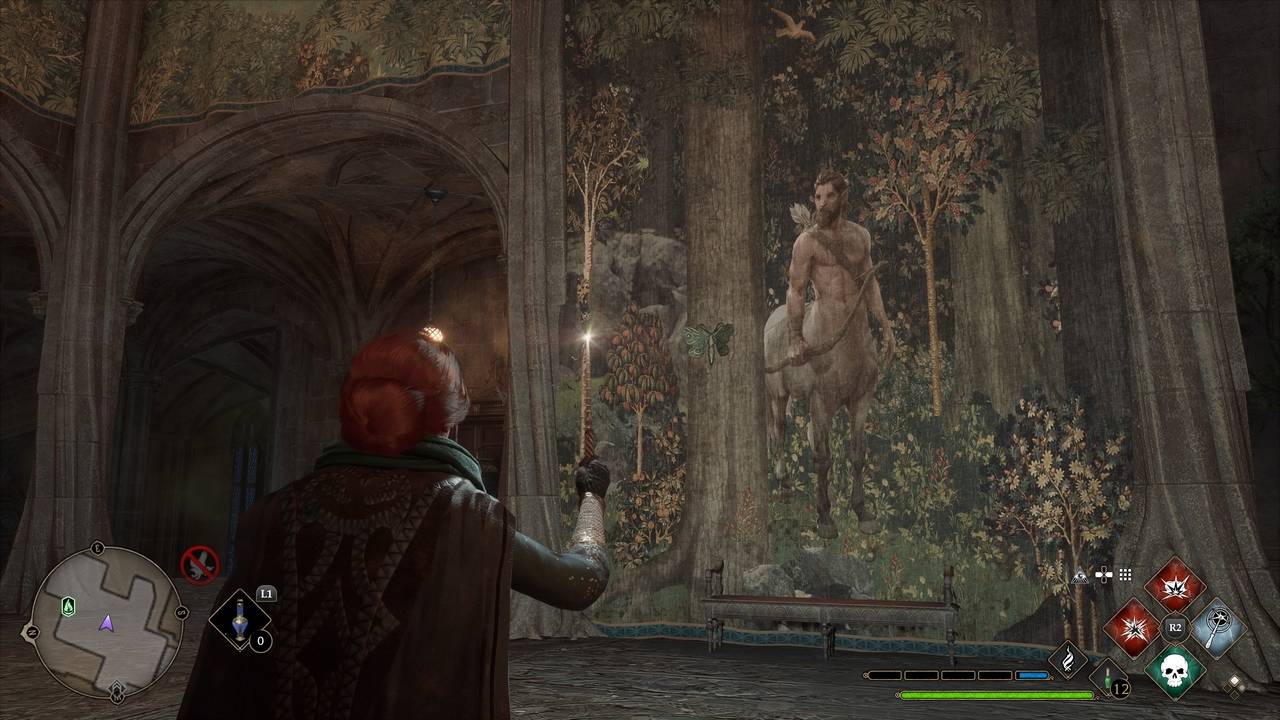Open the nine-dot grid icon

tap(1125, 575)
